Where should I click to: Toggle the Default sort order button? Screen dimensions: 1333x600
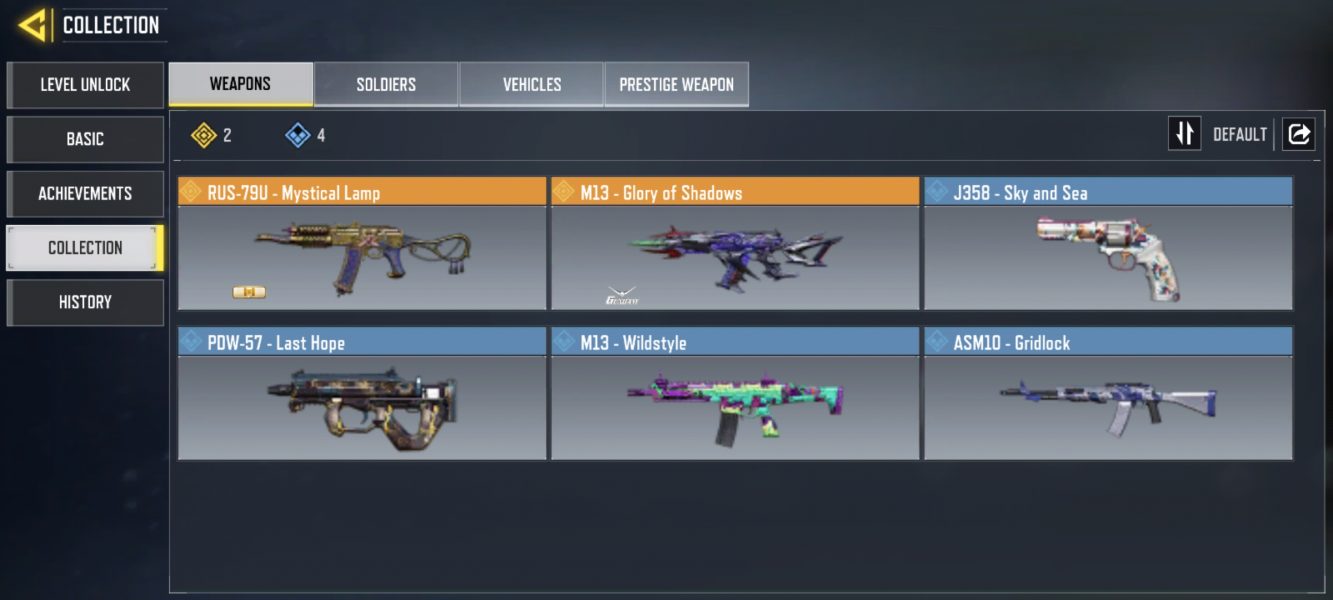[1185, 134]
